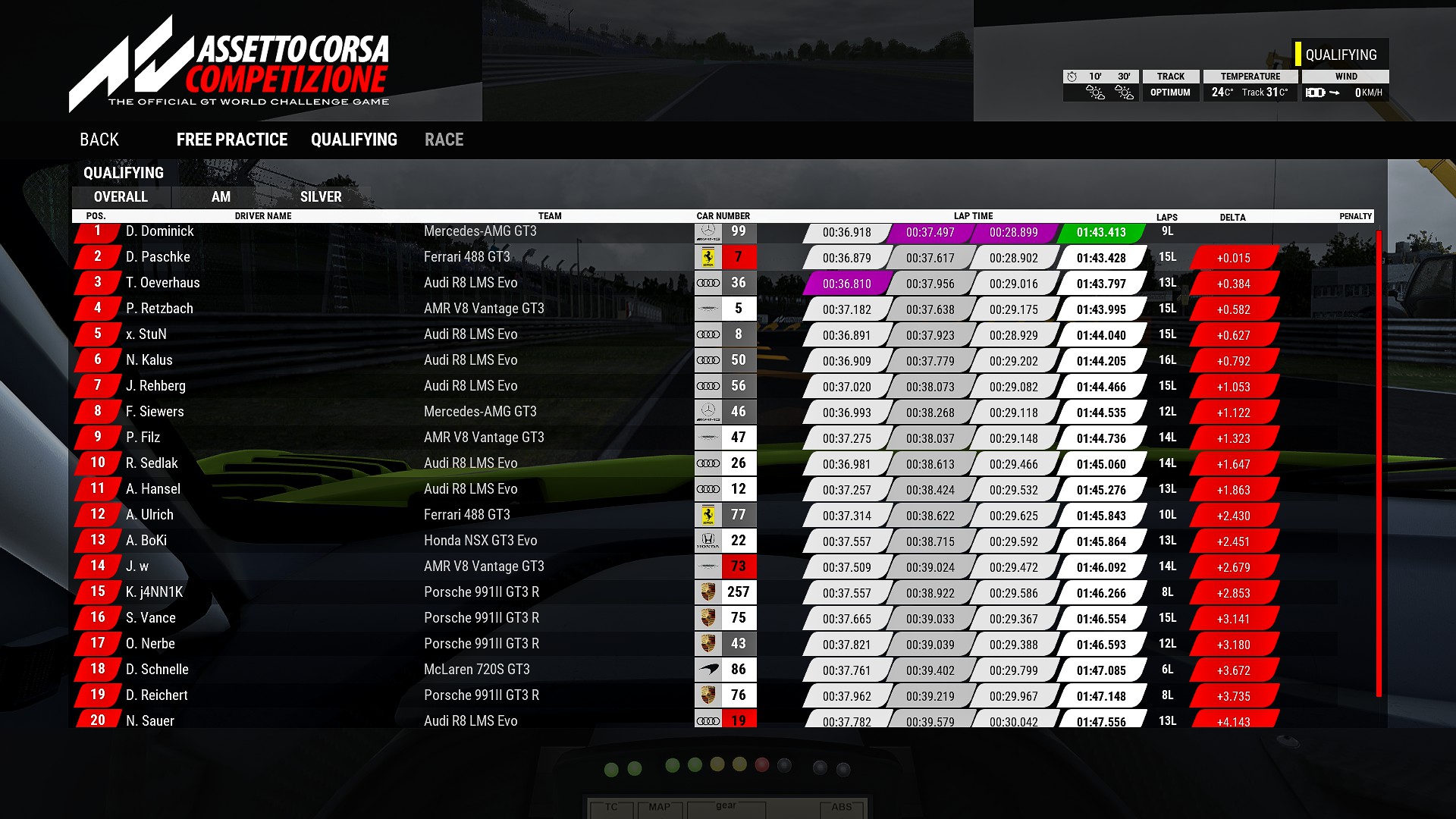Choose D. Reichert's row at position 19

pyautogui.click(x=156, y=695)
